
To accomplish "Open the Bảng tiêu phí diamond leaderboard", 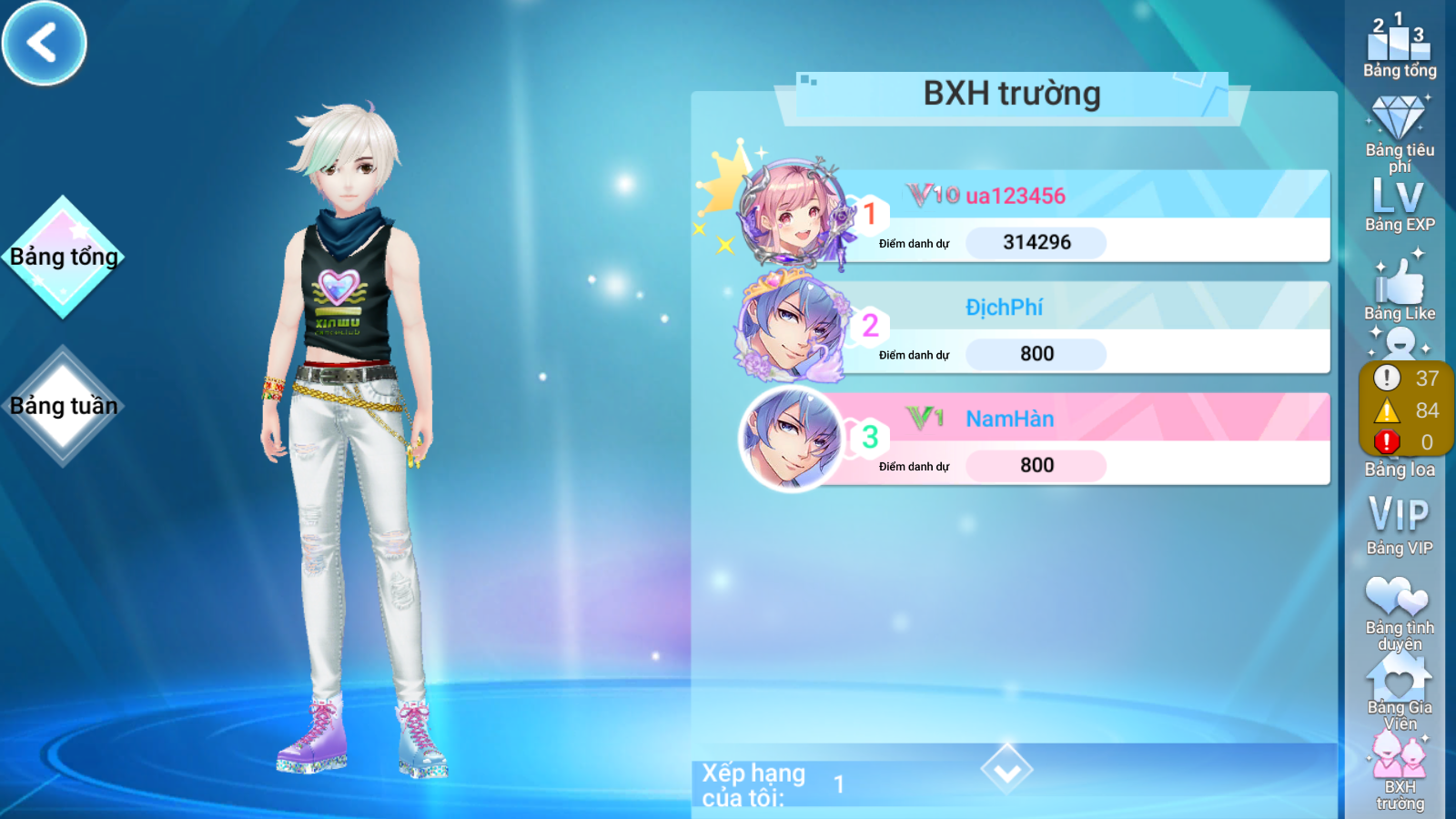I will coord(1399,132).
